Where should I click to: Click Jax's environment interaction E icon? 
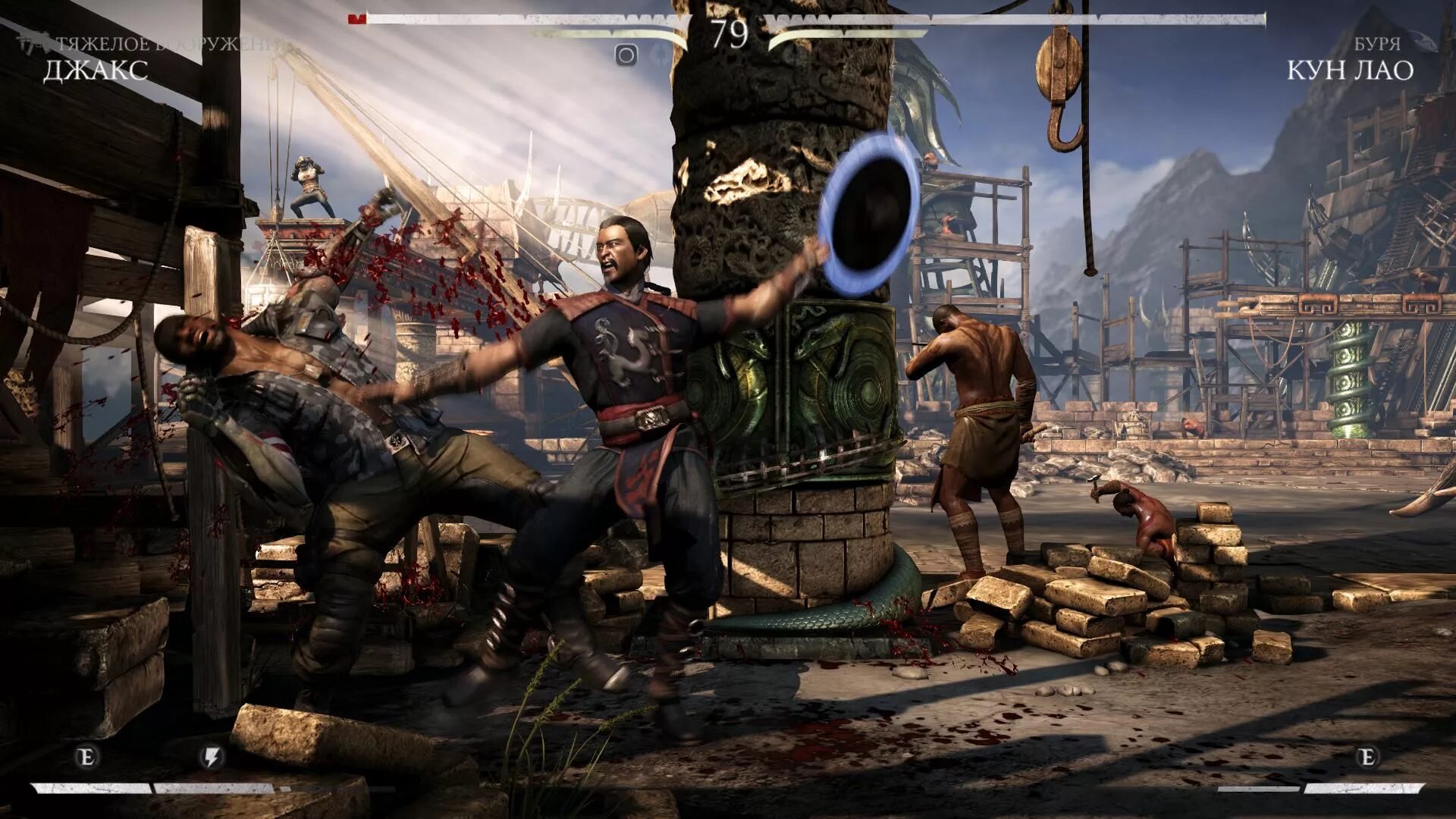(x=87, y=757)
